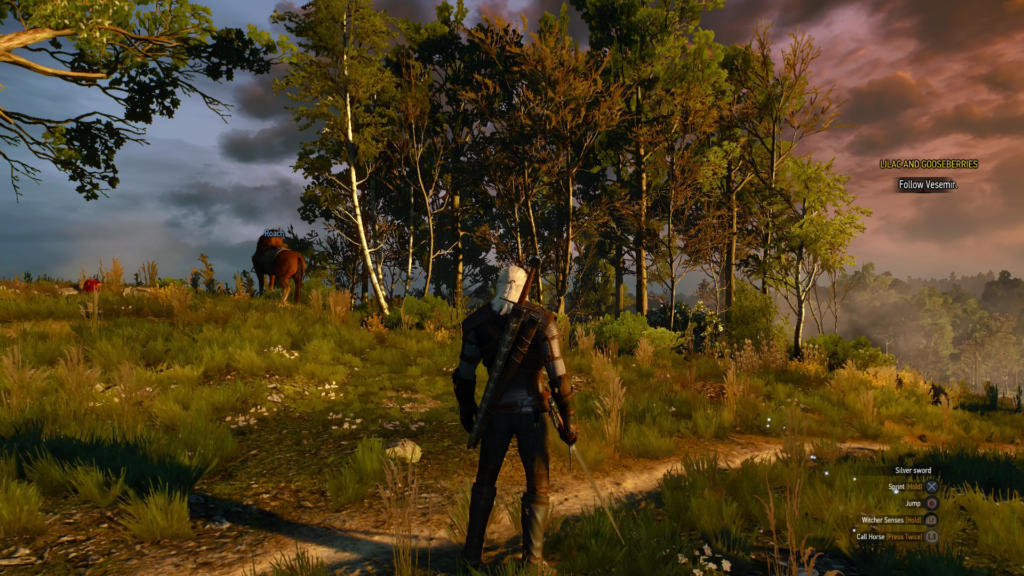Select the Lilac and Gooseberries quest title
Screen dimensions: 1024x576
(928, 164)
